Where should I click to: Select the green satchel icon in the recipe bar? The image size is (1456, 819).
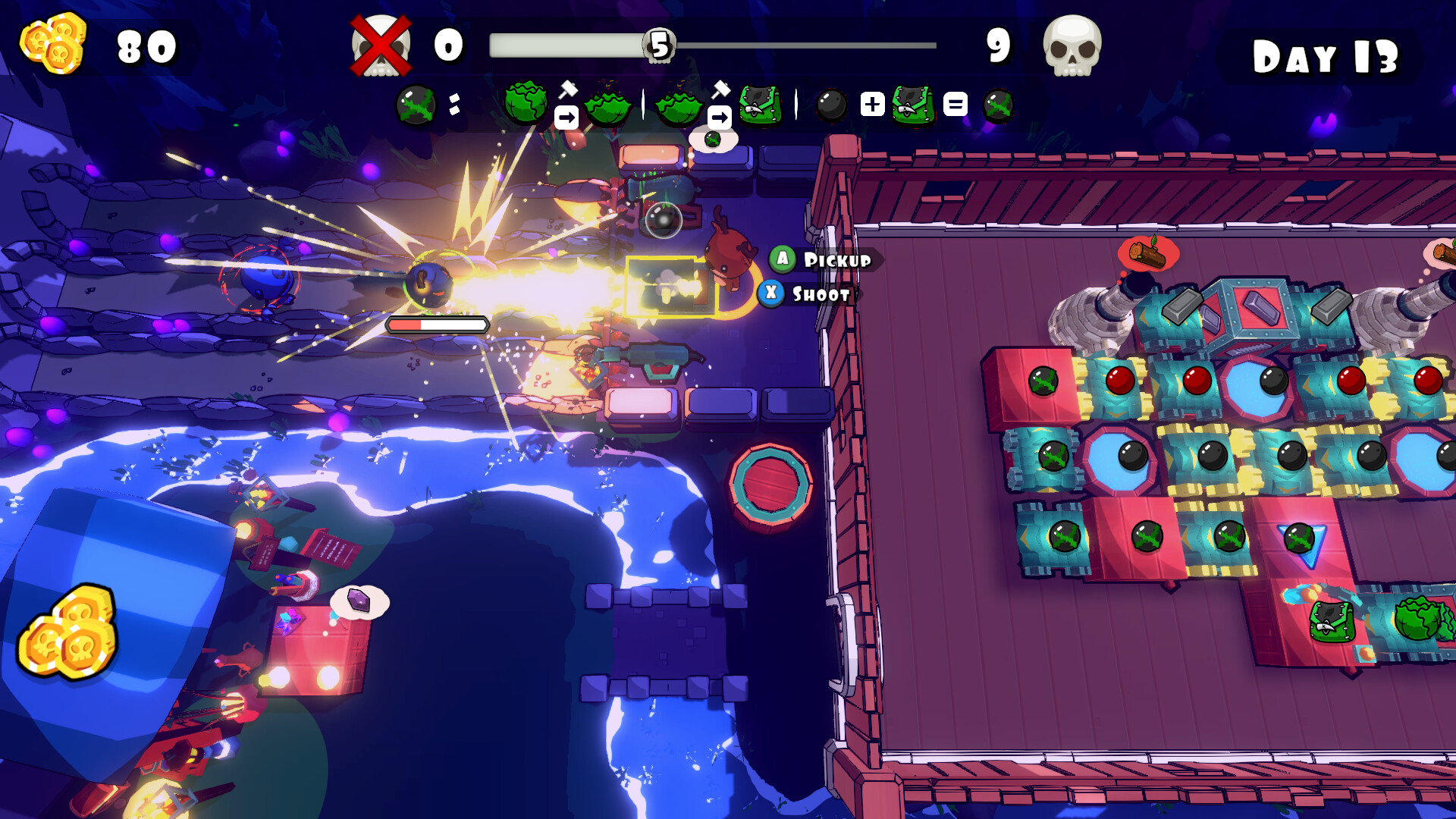(x=760, y=105)
